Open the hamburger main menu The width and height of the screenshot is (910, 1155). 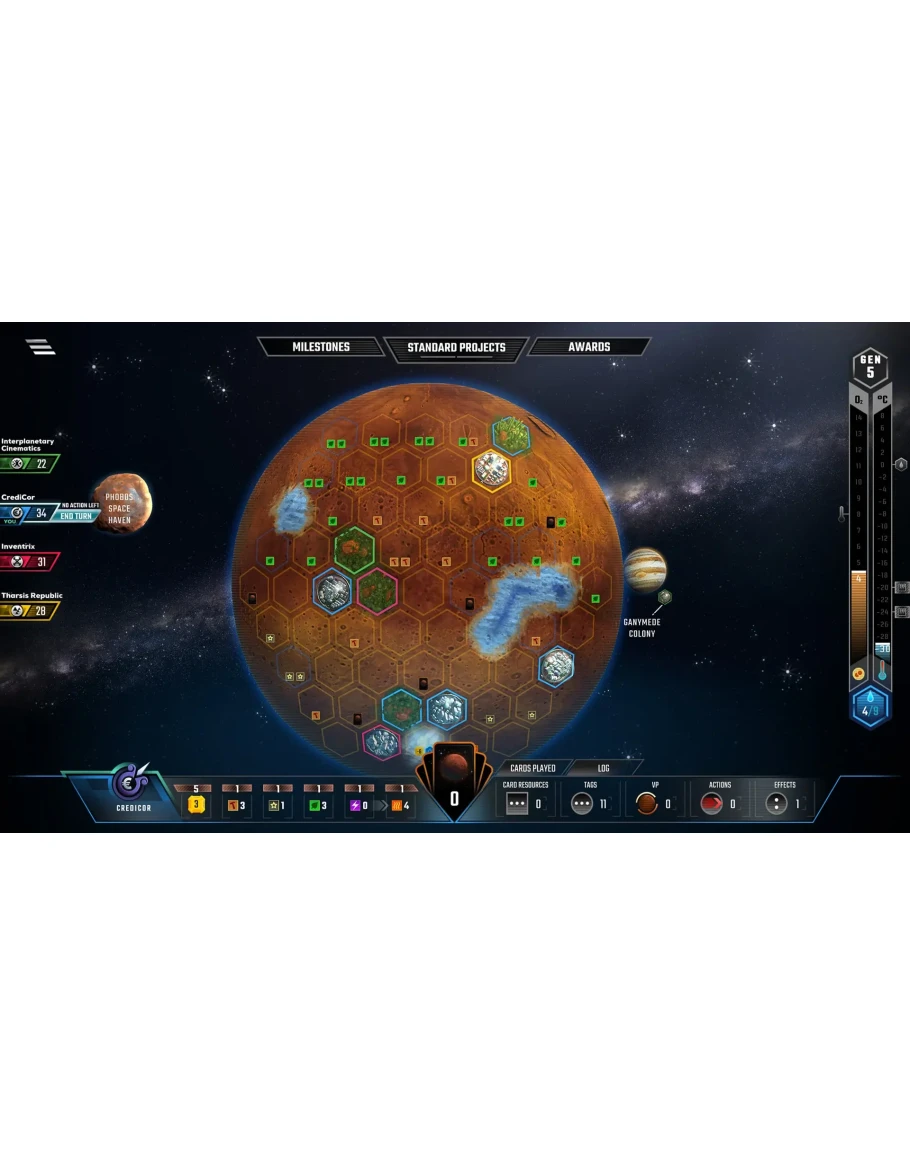tap(40, 347)
